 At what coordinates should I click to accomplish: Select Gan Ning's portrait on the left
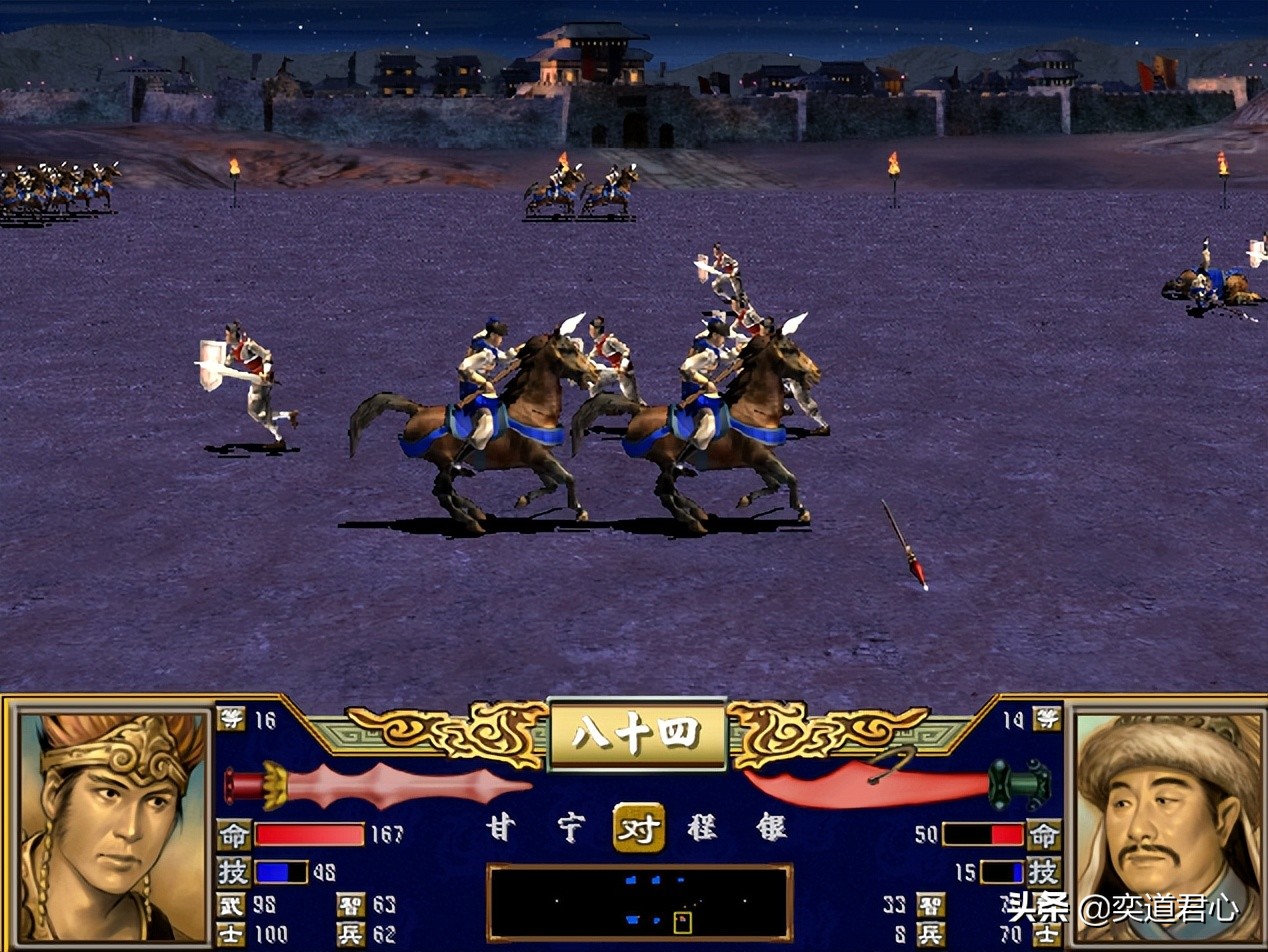point(113,826)
